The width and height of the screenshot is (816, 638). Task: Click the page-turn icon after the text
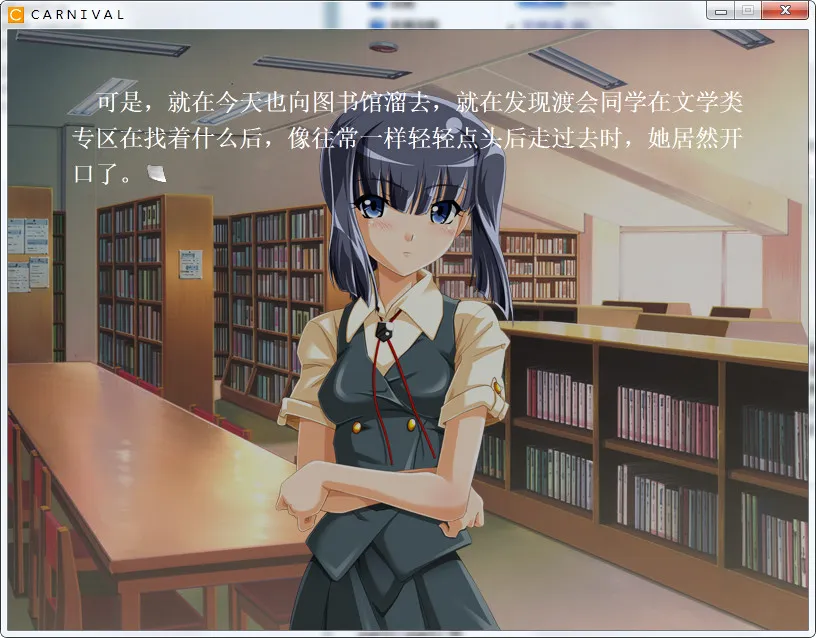coord(155,173)
